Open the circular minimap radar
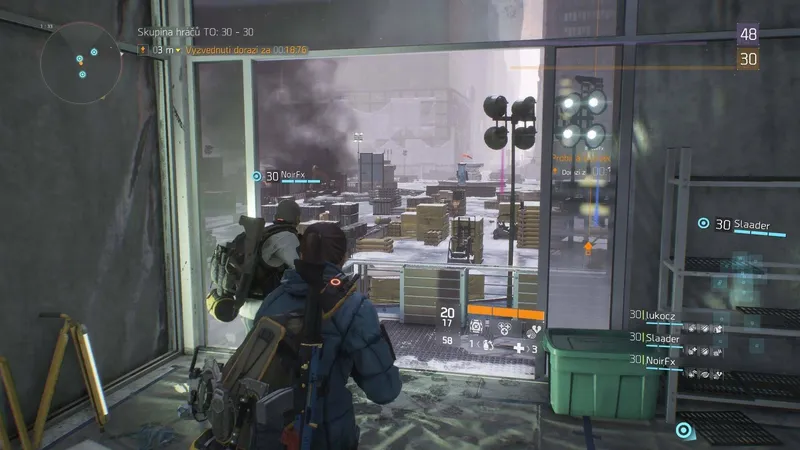The height and width of the screenshot is (450, 800). tap(81, 63)
